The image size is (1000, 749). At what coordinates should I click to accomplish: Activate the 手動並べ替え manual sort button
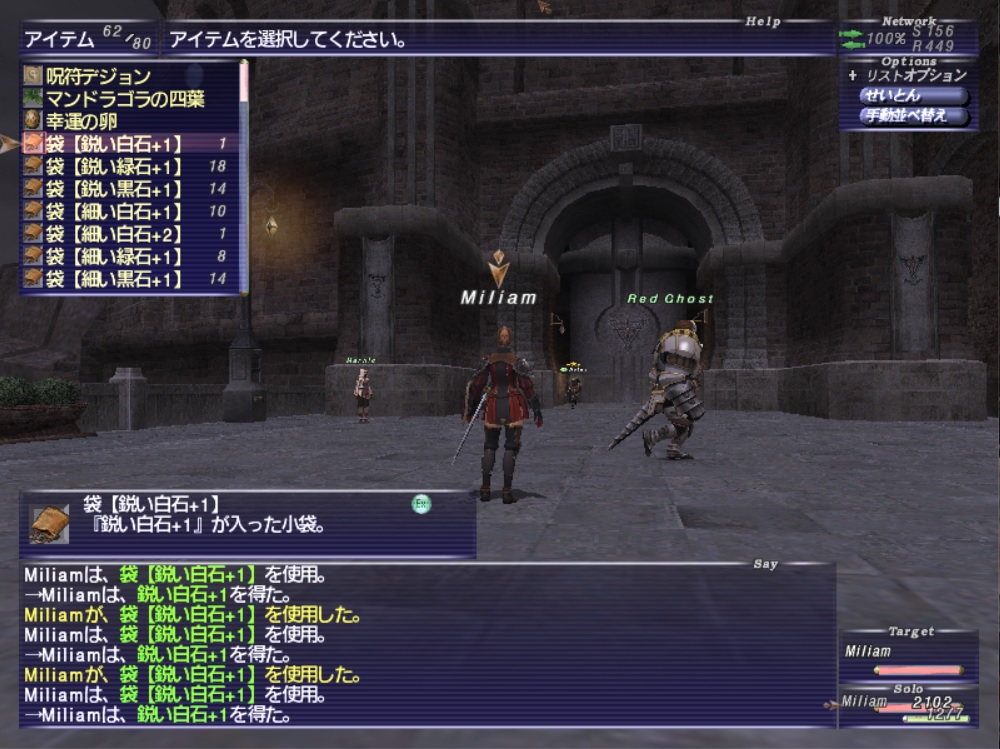click(x=914, y=116)
